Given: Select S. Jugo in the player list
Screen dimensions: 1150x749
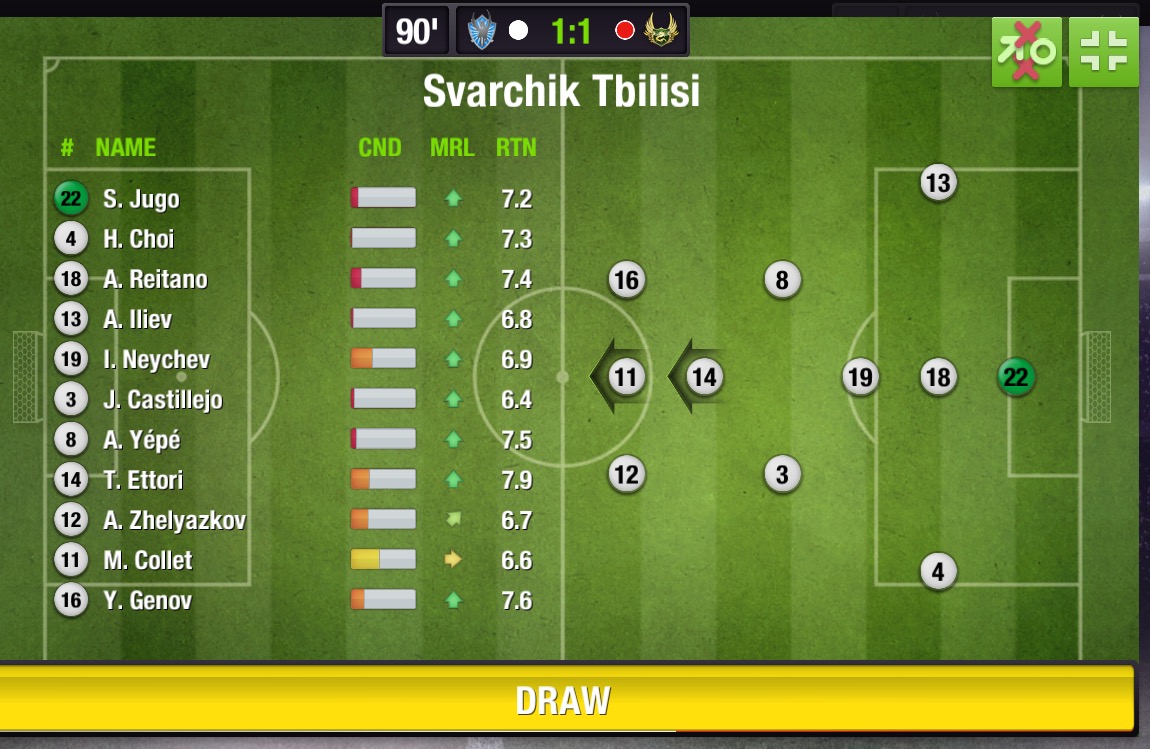Looking at the screenshot, I should pos(141,199).
